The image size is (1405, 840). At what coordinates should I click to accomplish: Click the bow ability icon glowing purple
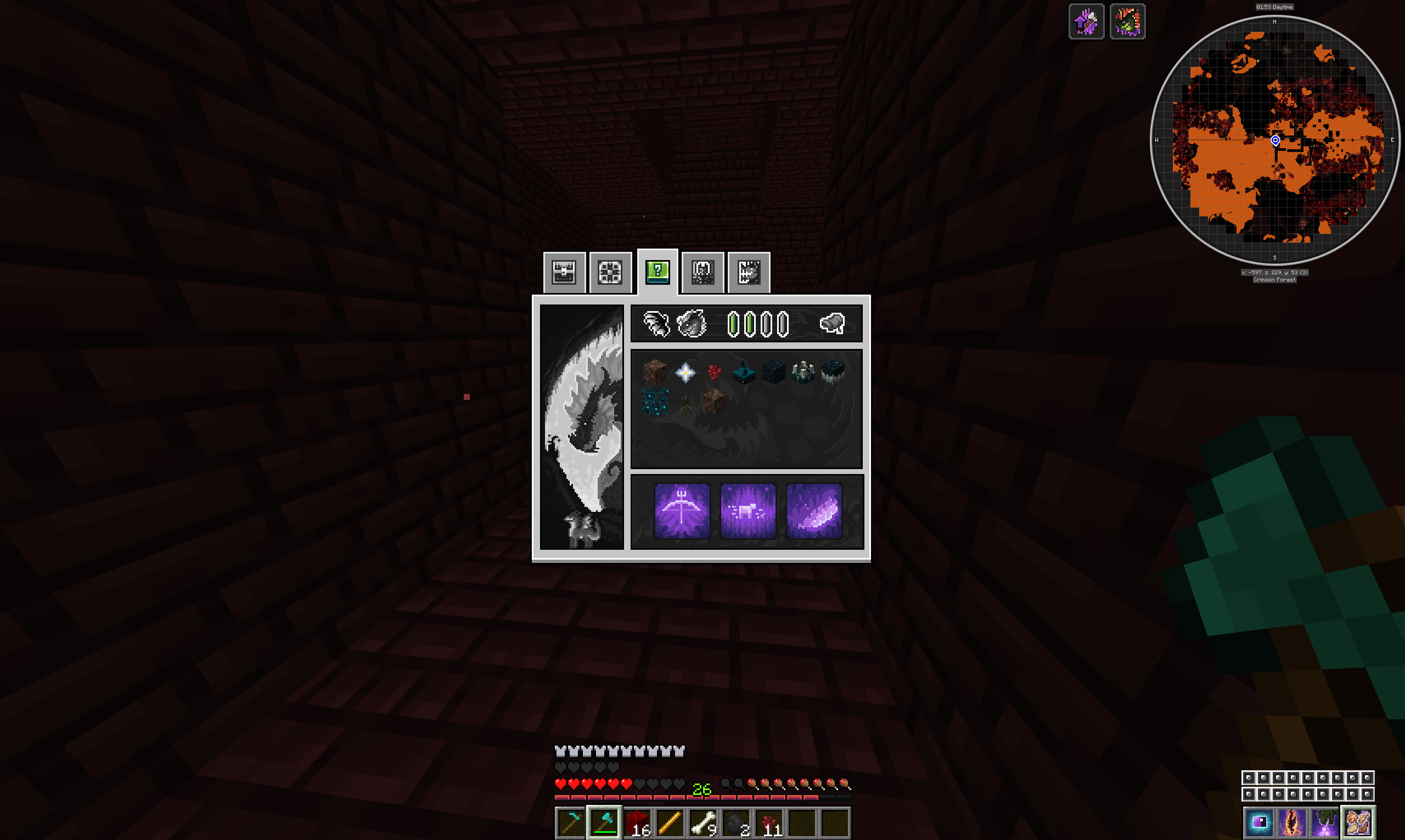point(681,511)
